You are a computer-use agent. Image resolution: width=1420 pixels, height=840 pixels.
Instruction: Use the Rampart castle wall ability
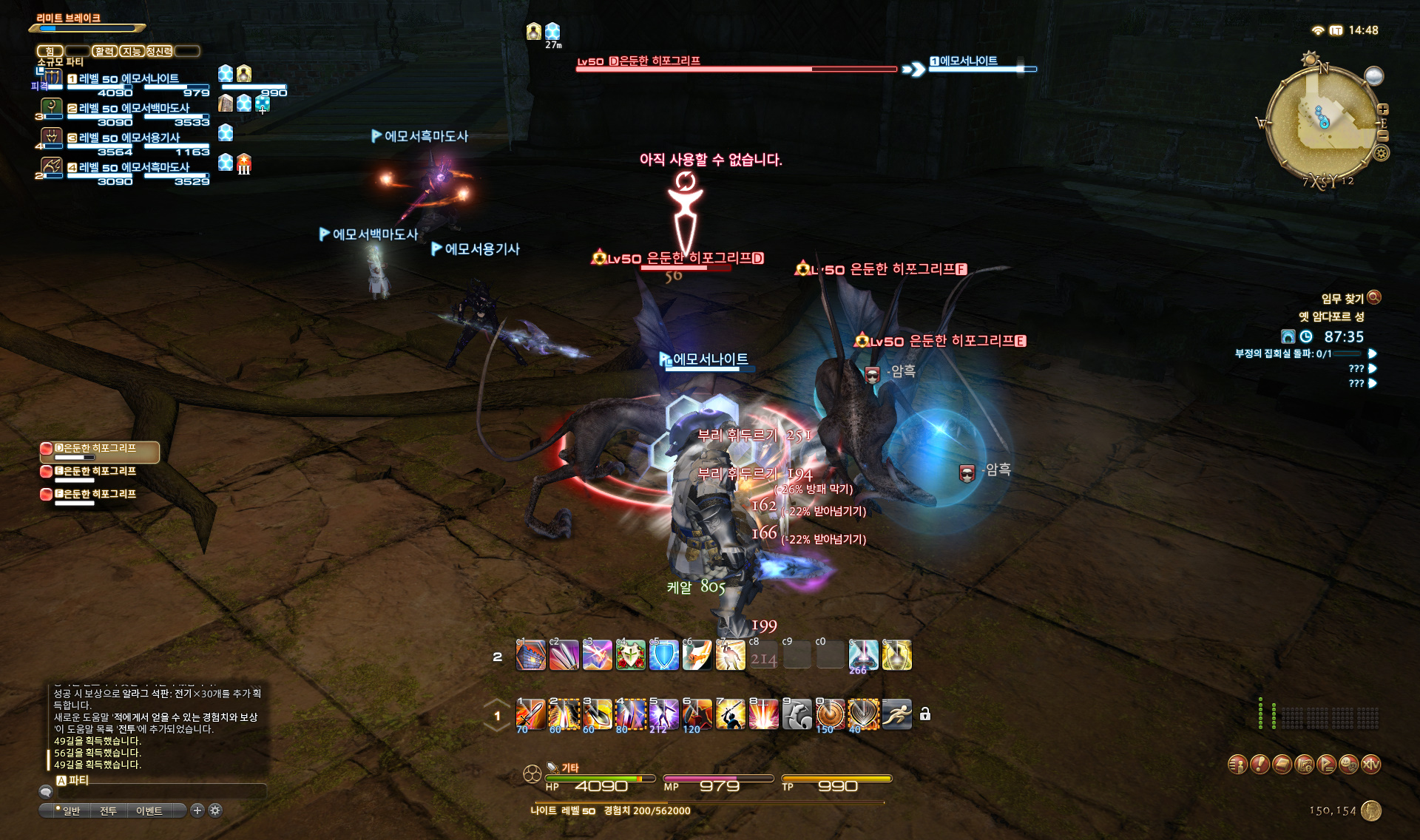pos(530,656)
